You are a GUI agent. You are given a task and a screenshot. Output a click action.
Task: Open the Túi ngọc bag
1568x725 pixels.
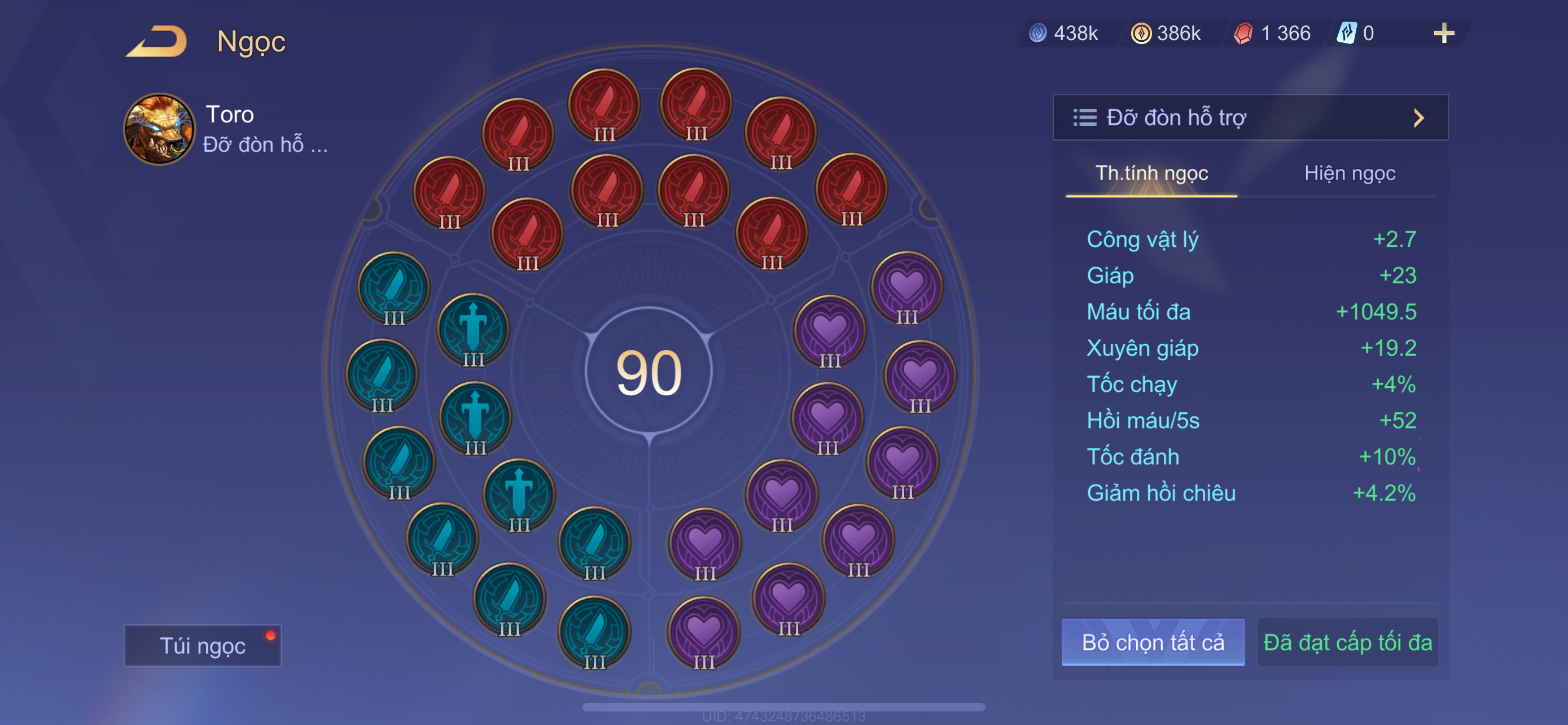click(x=203, y=645)
